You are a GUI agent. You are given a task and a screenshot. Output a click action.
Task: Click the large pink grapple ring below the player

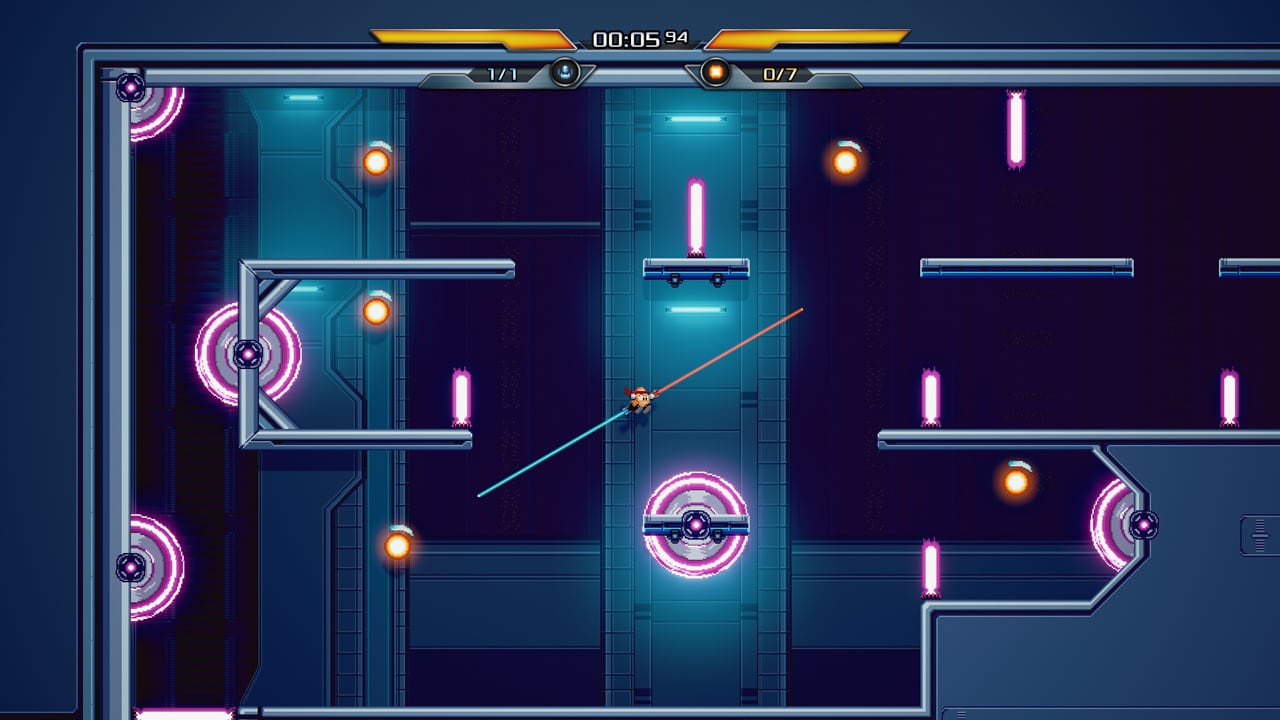(x=697, y=524)
